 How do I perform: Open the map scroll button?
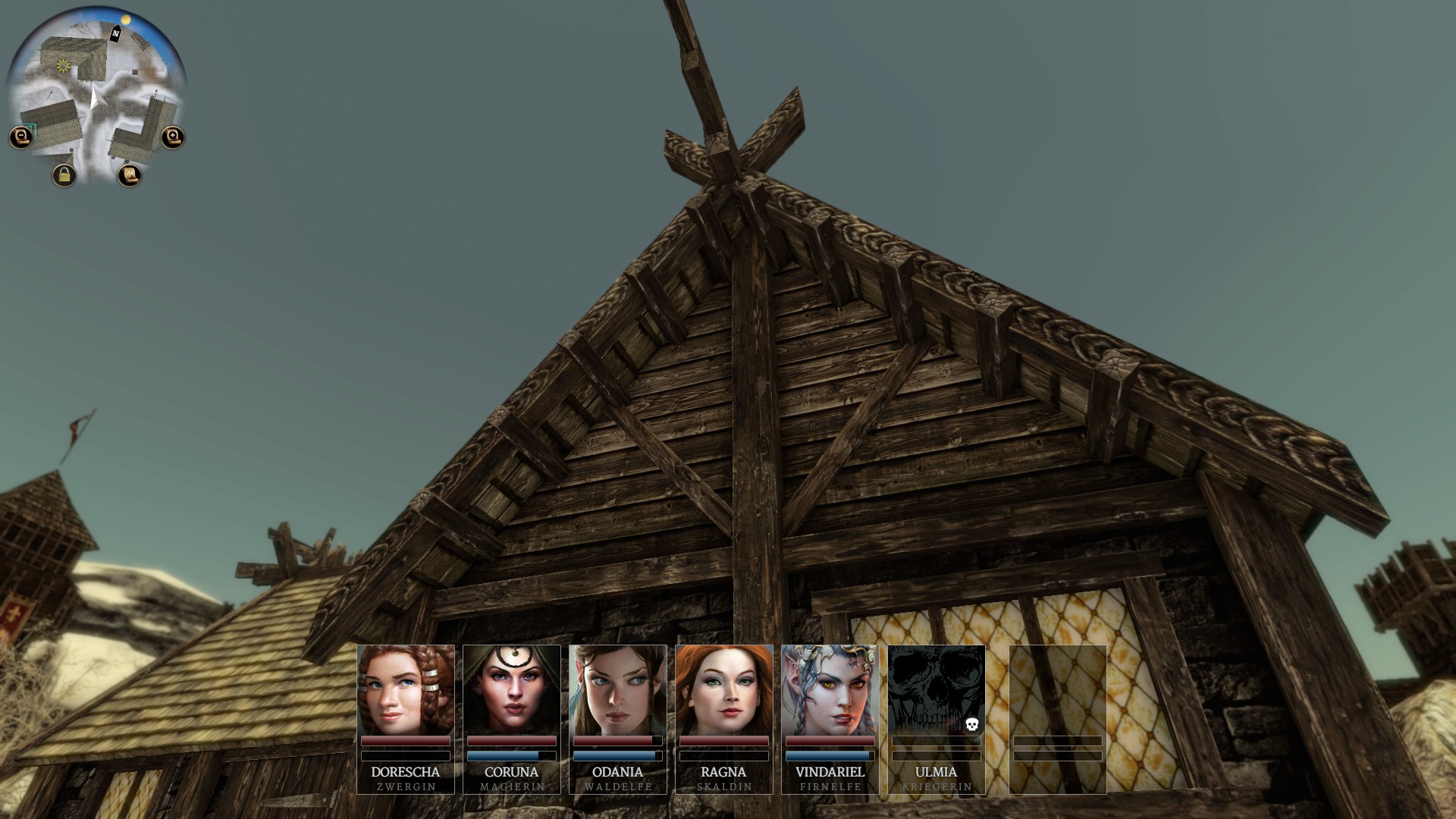(x=130, y=175)
